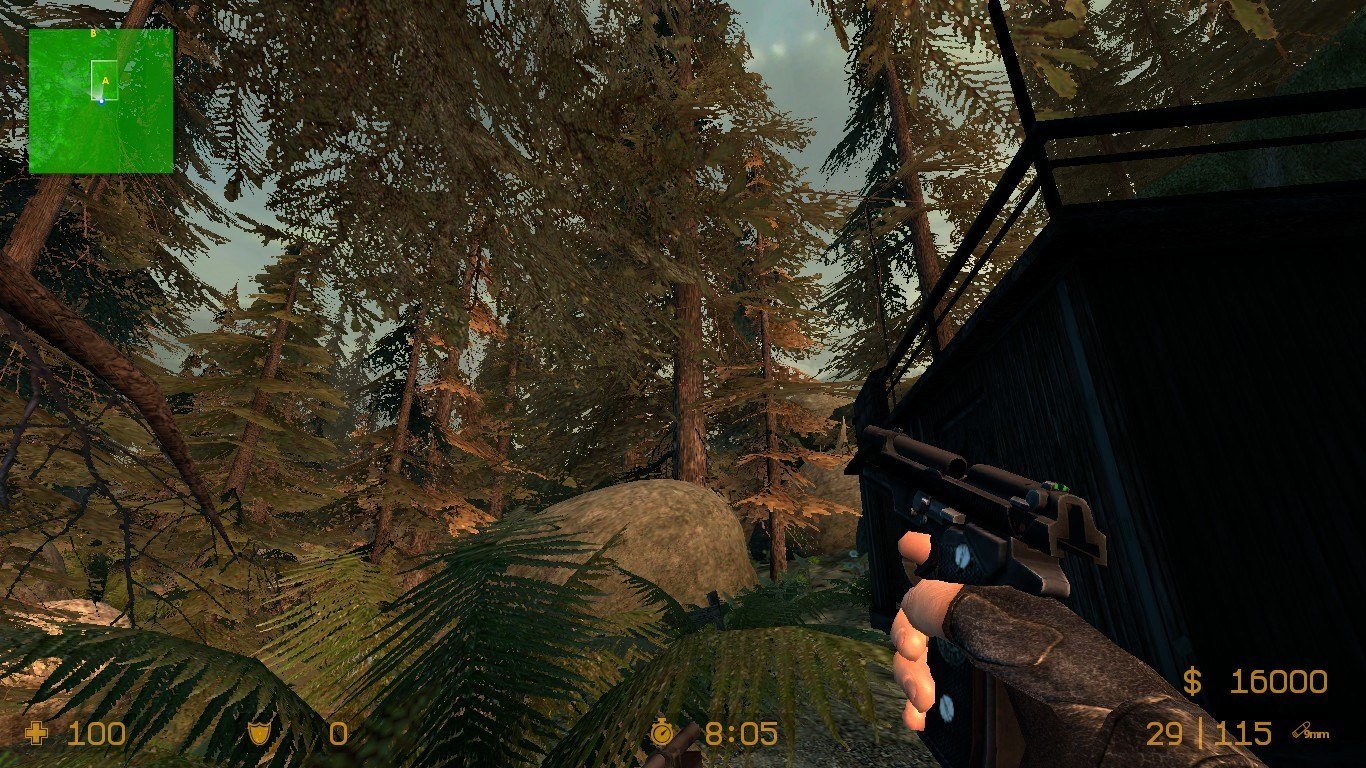
Task: Click the green radar minimap
Action: tap(100, 100)
